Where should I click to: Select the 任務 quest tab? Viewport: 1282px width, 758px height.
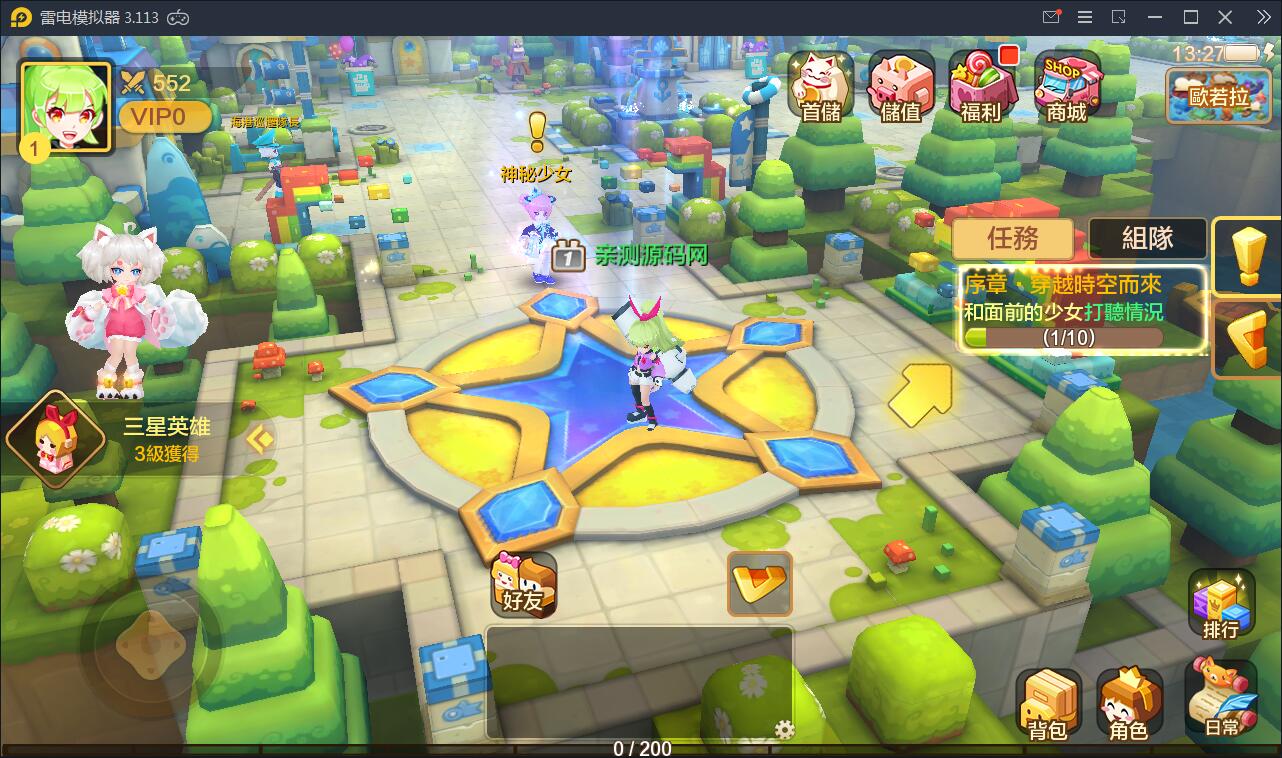click(1012, 239)
